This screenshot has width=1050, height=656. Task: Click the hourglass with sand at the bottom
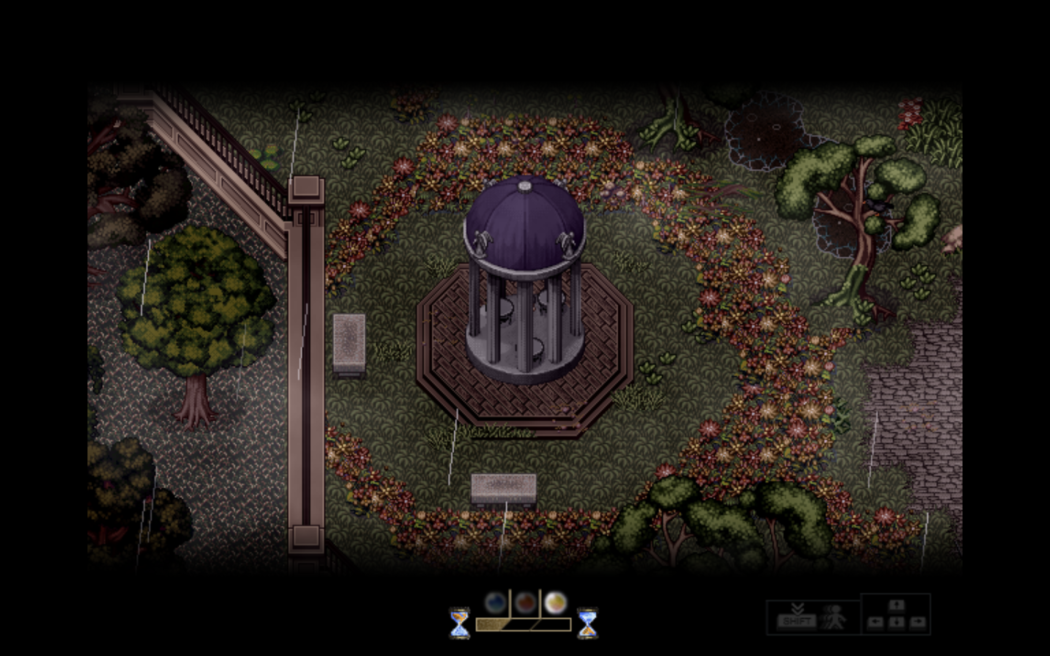(x=587, y=623)
